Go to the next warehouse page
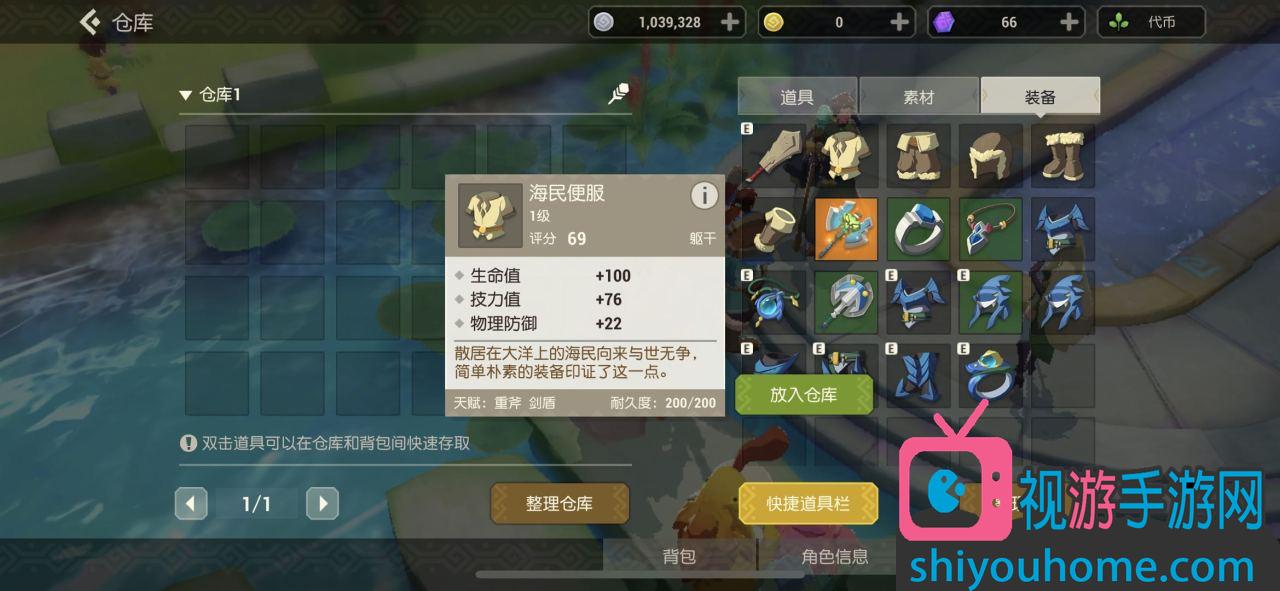Viewport: 1280px width, 591px height. click(x=322, y=503)
